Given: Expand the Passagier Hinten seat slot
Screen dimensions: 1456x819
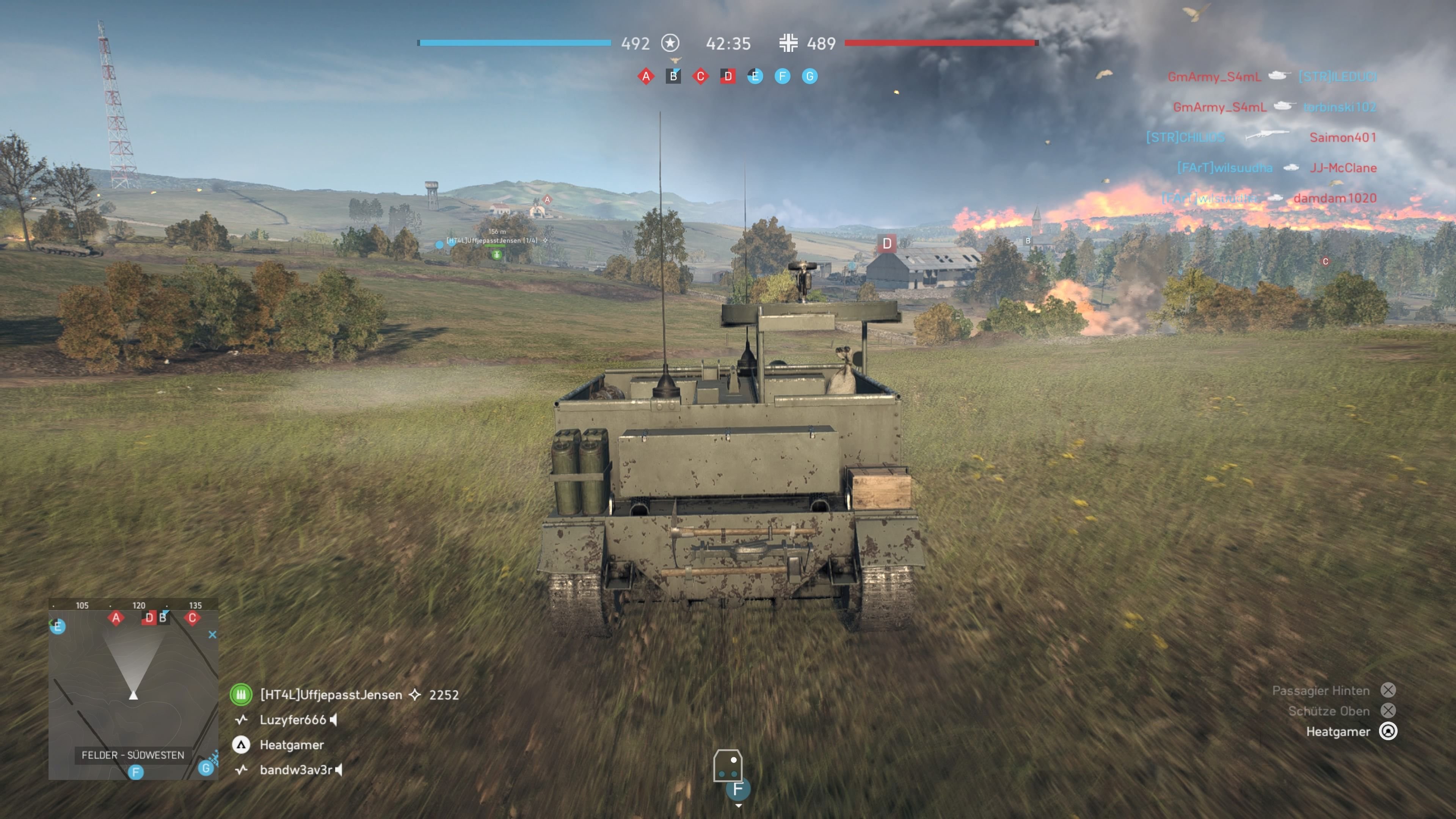Looking at the screenshot, I should [x=1389, y=690].
